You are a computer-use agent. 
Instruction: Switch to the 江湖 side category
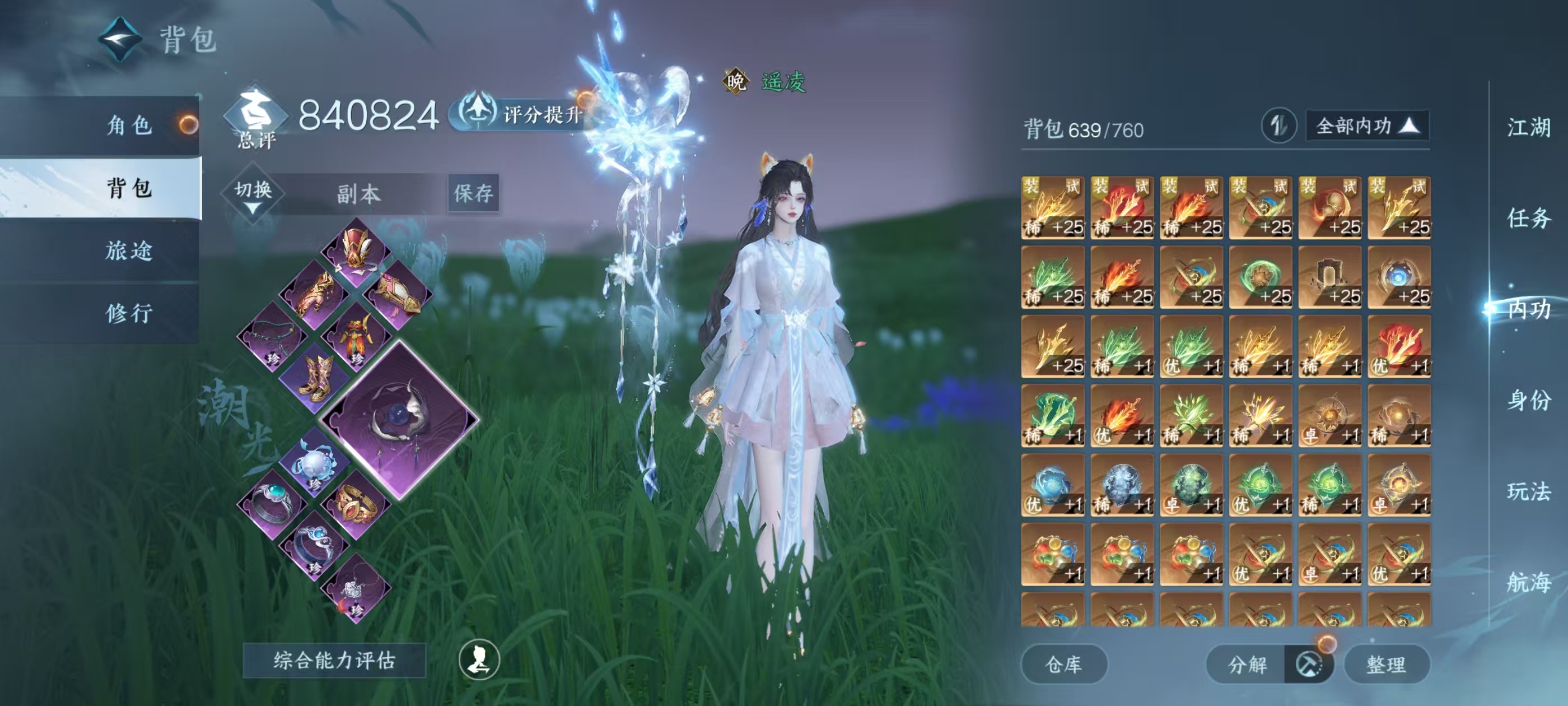pos(1528,127)
